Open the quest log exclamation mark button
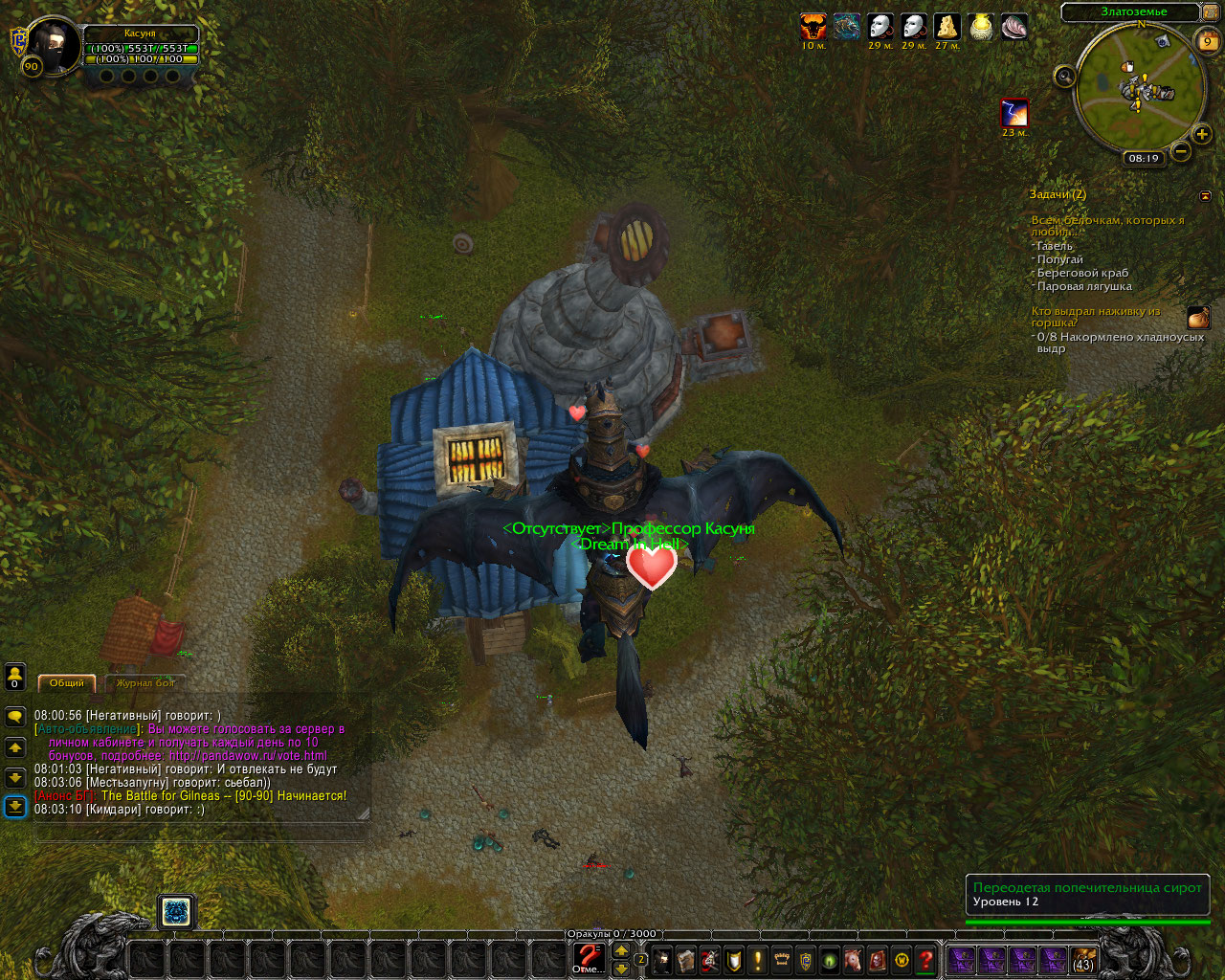This screenshot has height=980, width=1225. [758, 960]
